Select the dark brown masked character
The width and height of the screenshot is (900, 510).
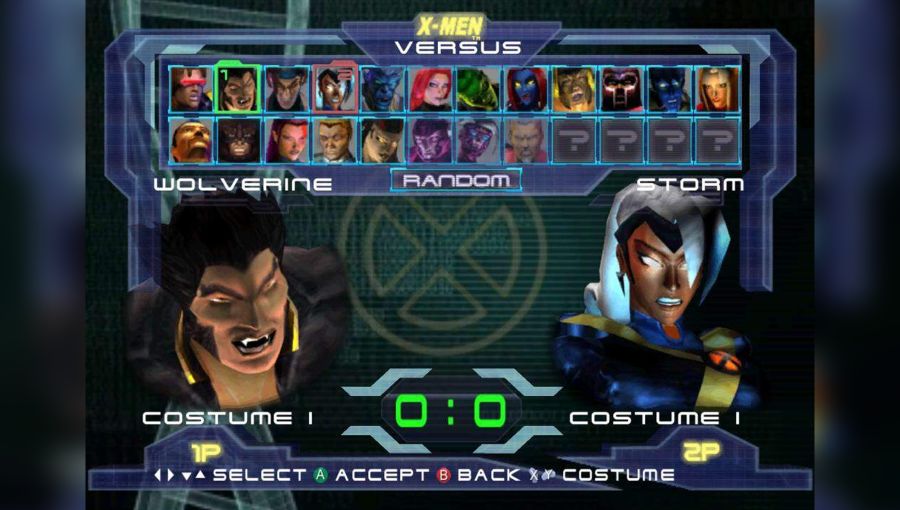tap(238, 141)
